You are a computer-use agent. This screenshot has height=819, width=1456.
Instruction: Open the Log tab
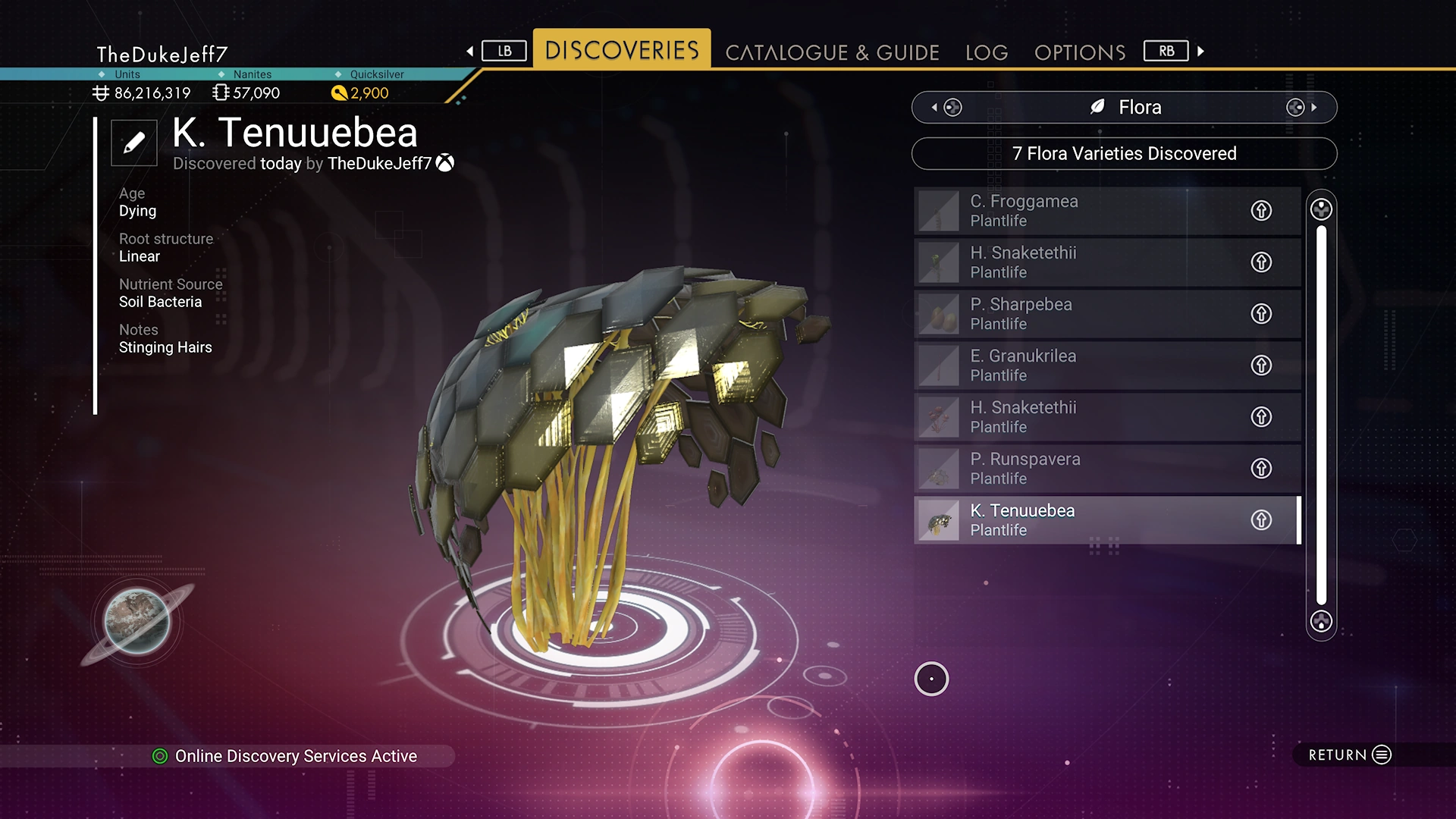pos(987,52)
